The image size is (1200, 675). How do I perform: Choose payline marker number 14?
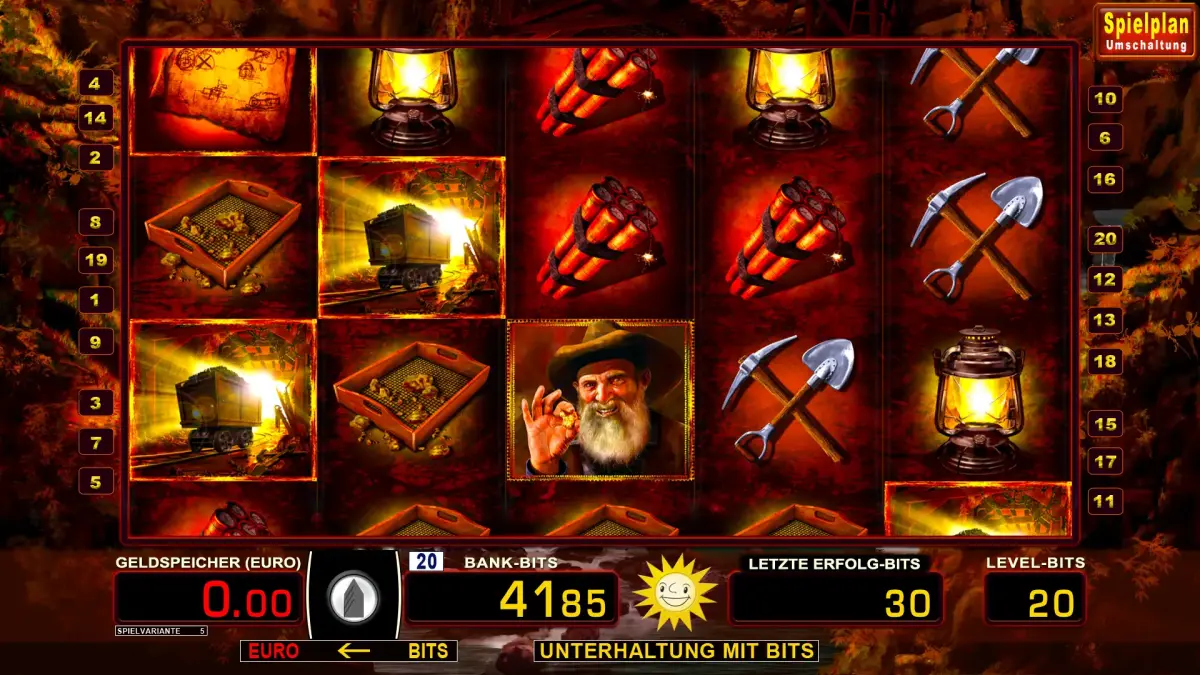95,118
